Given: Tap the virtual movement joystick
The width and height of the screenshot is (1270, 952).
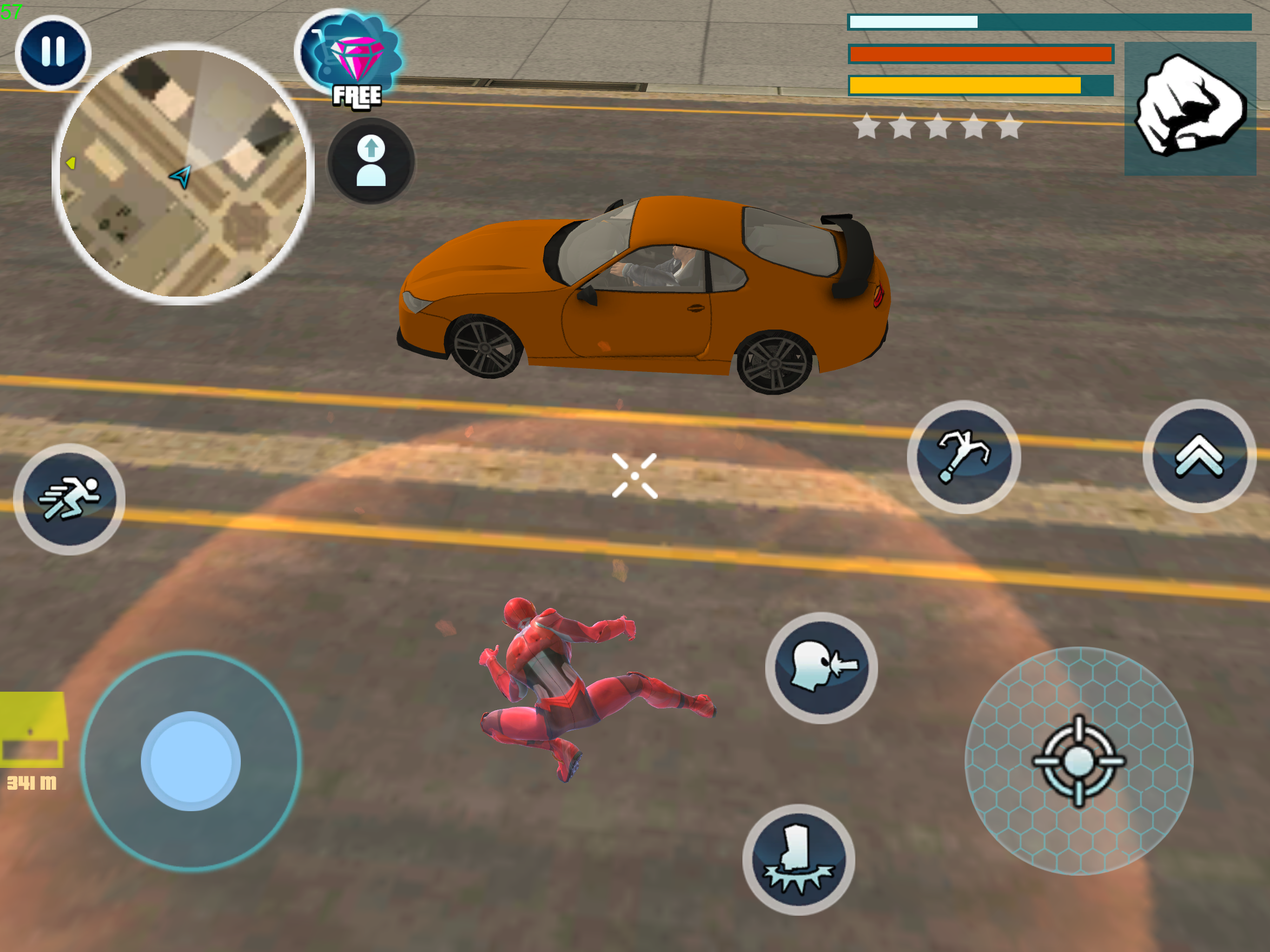Looking at the screenshot, I should pyautogui.click(x=191, y=761).
